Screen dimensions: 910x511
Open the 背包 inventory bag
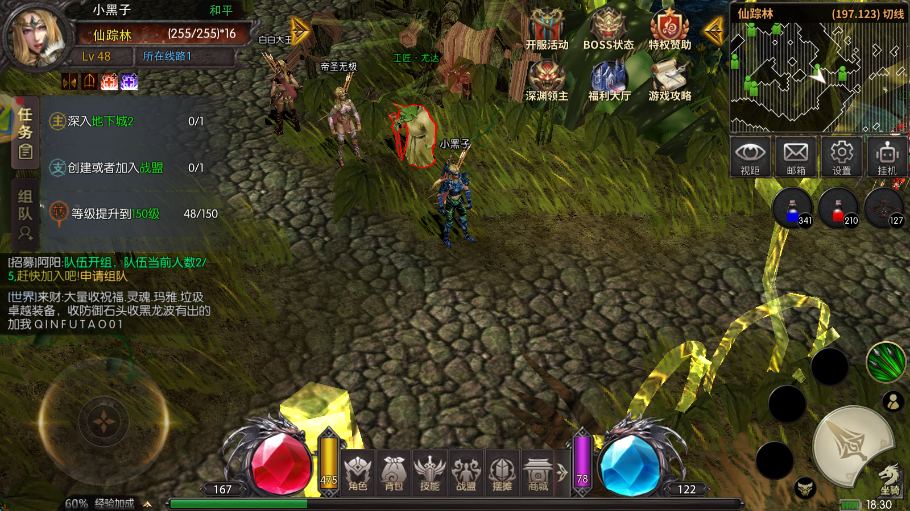394,470
